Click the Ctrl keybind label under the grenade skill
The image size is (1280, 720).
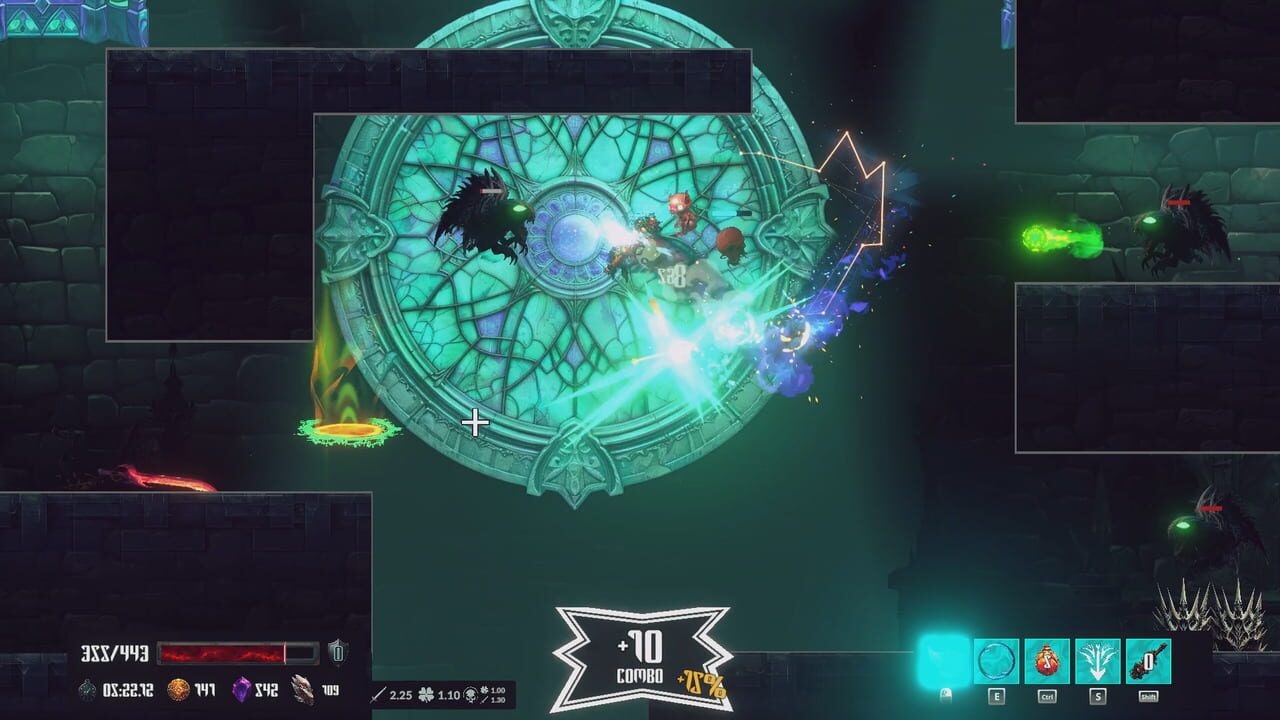(x=1048, y=696)
